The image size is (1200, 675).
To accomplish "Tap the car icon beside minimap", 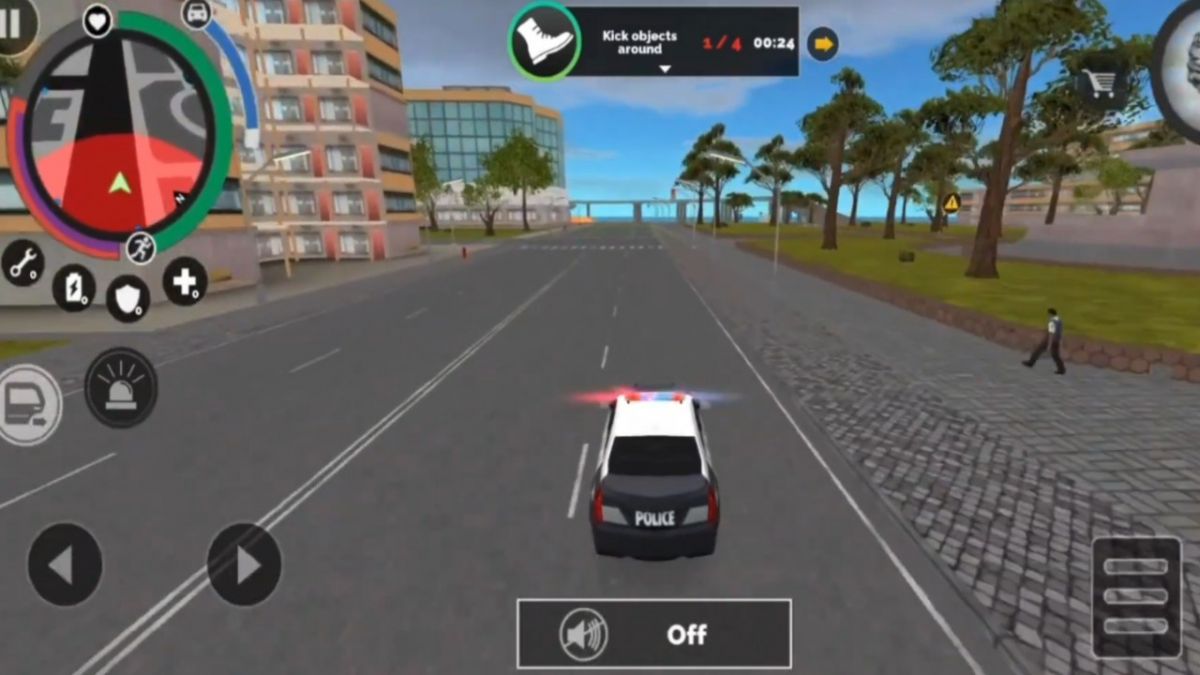I will pos(196,14).
